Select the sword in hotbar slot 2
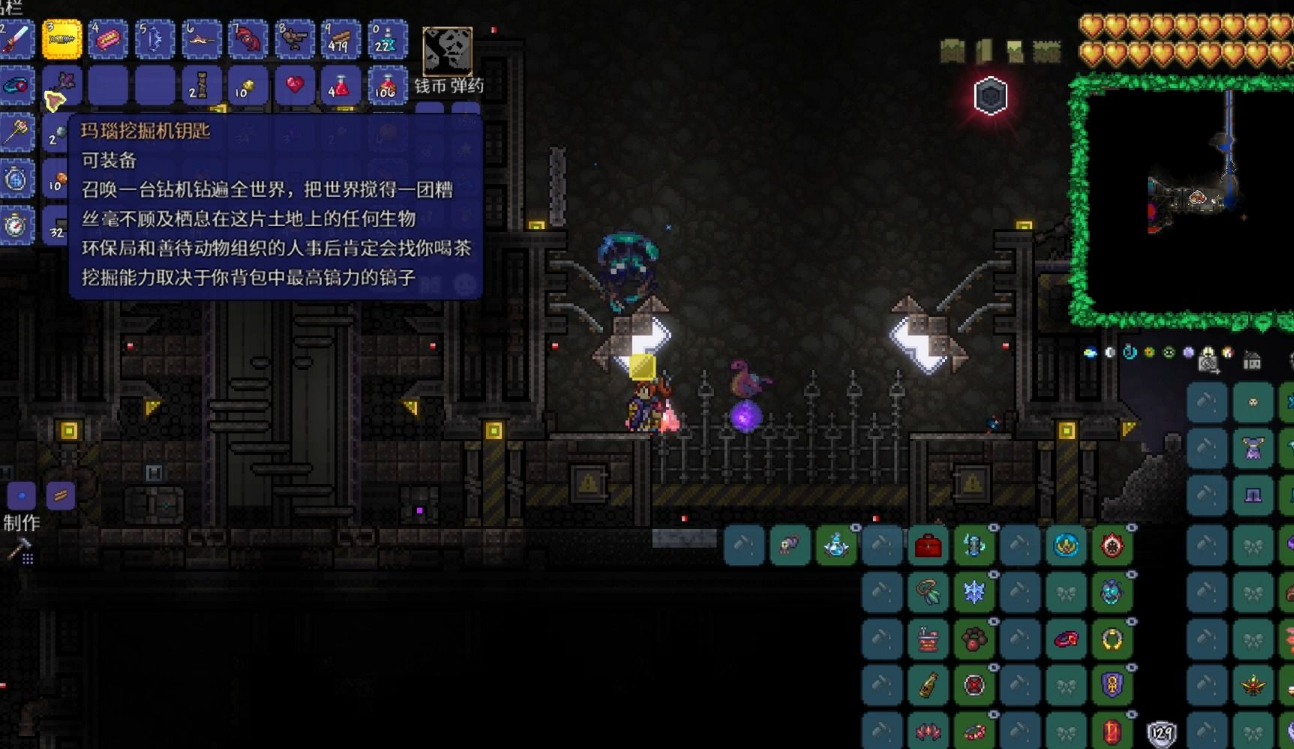The image size is (1294, 749). pos(17,39)
